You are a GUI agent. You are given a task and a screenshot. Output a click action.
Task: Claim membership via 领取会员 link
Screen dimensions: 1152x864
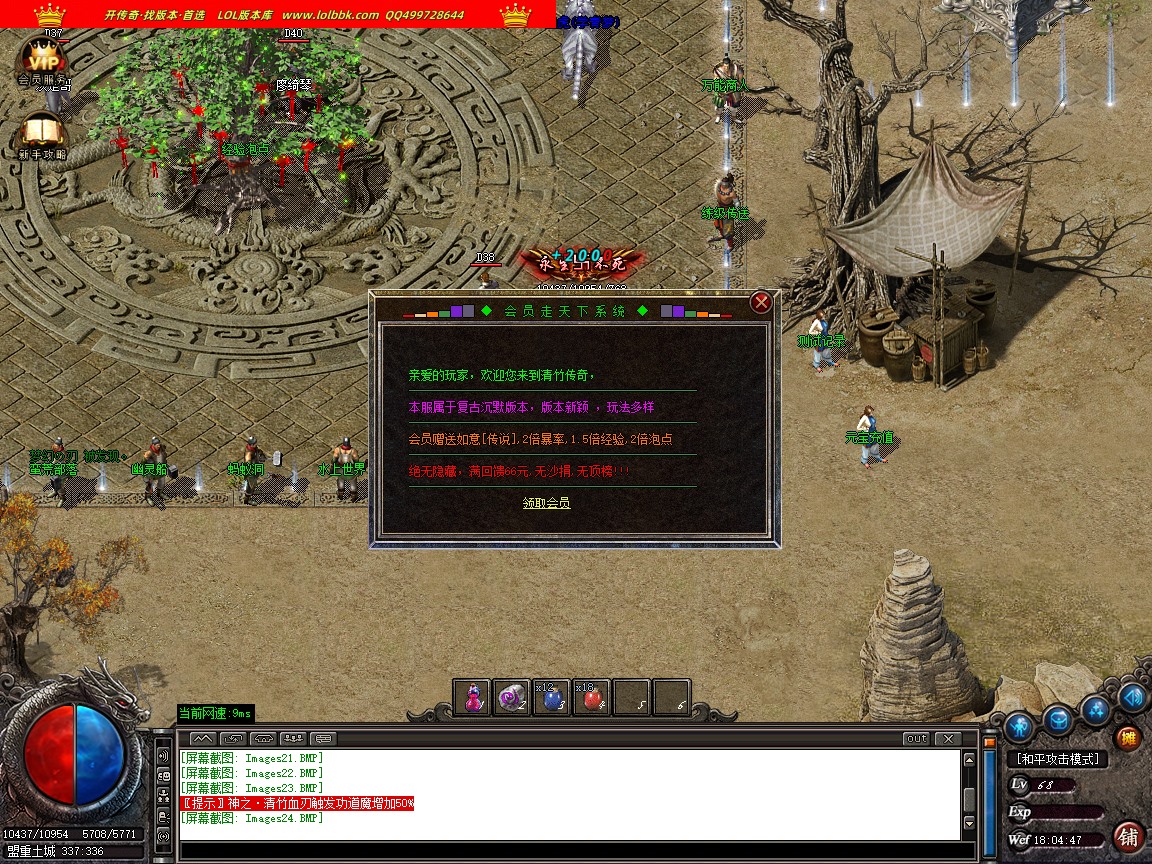click(546, 503)
